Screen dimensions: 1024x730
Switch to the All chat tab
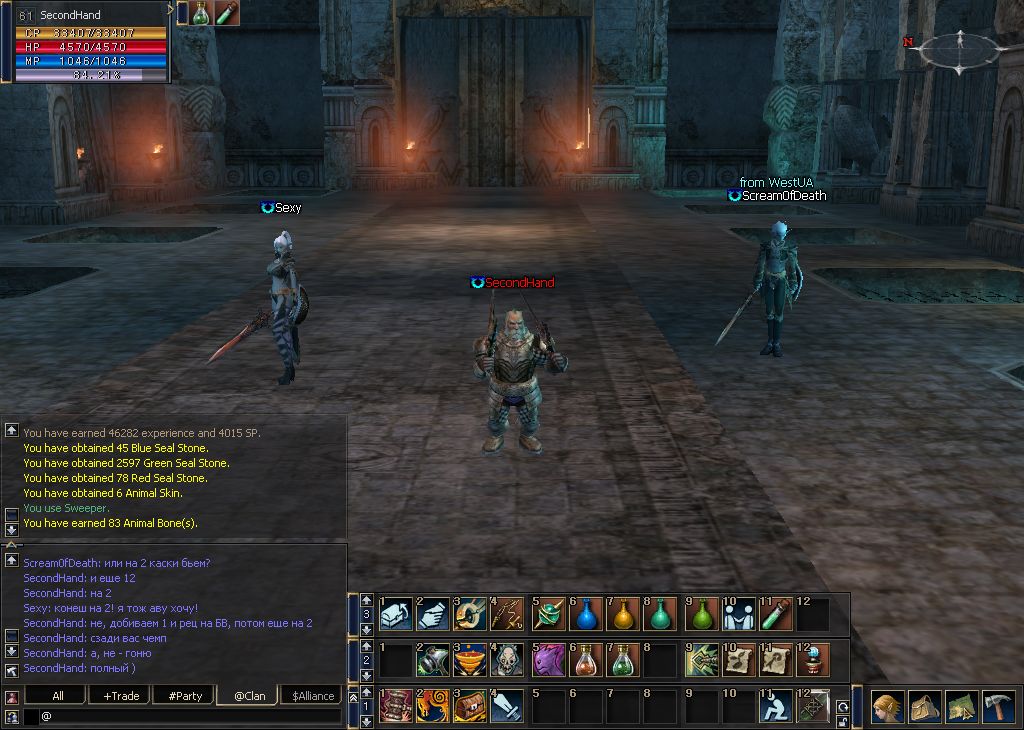point(58,696)
